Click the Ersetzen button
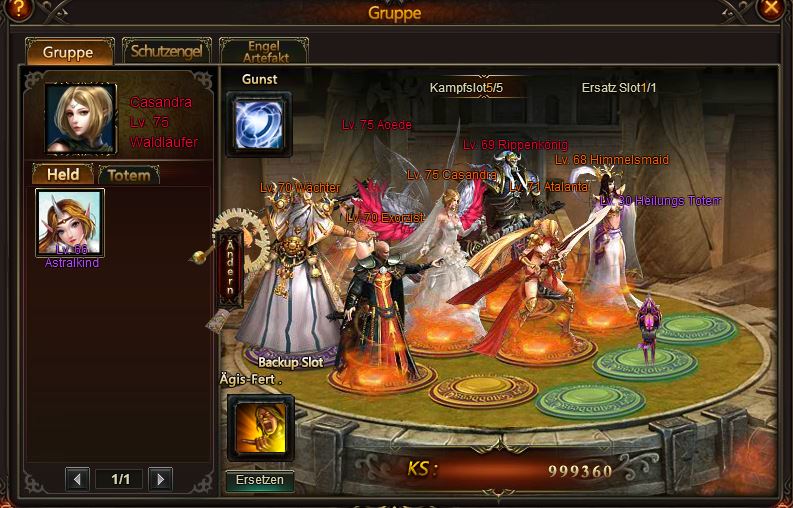This screenshot has height=508, width=793. click(x=260, y=480)
